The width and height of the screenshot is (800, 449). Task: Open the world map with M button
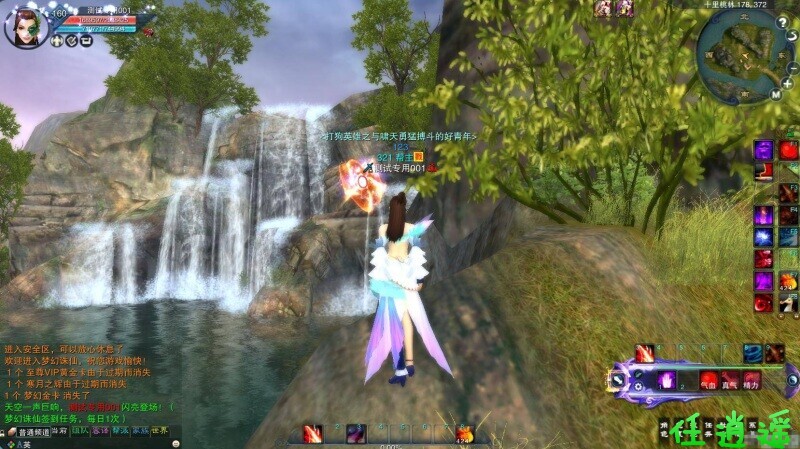coord(775,96)
